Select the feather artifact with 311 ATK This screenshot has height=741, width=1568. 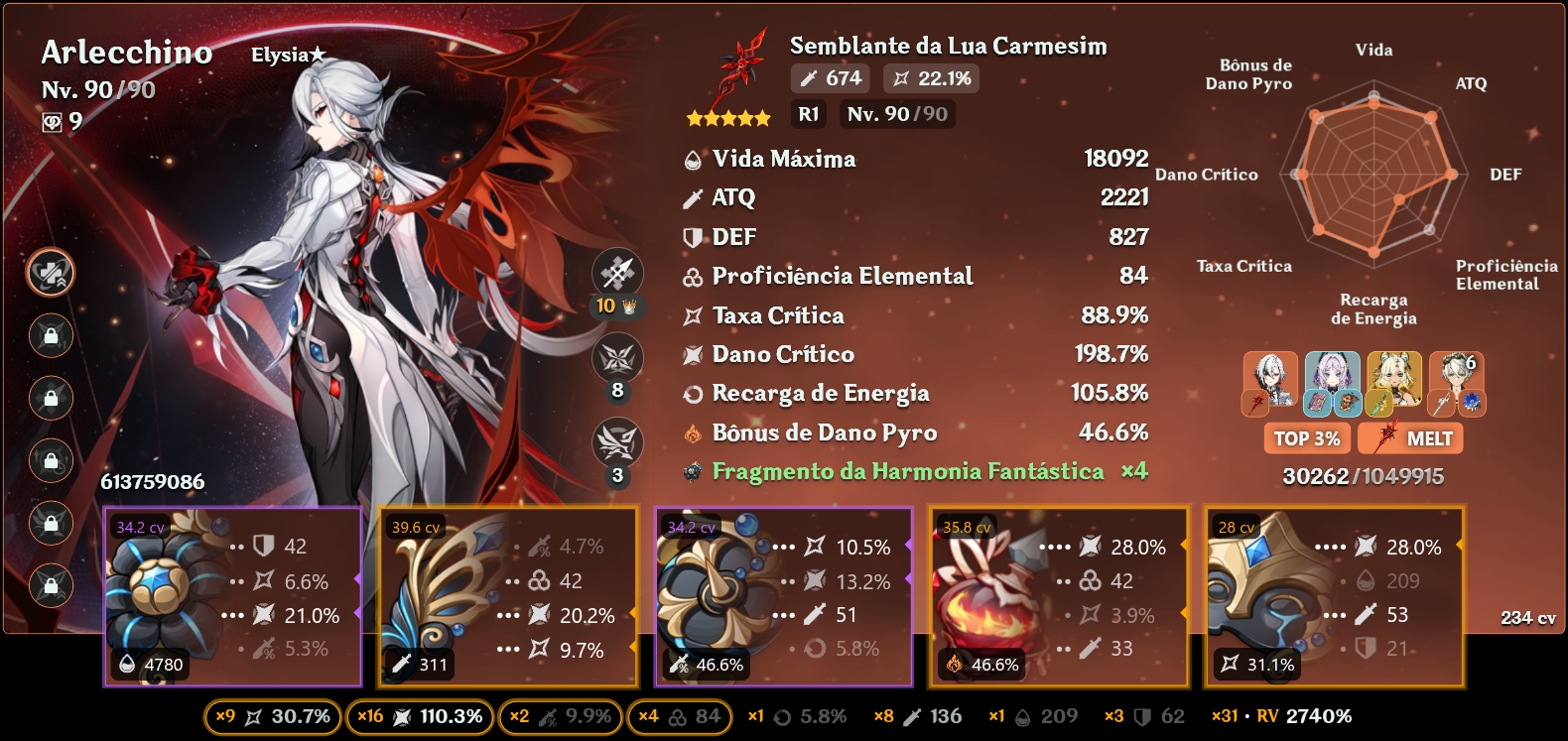pos(507,597)
